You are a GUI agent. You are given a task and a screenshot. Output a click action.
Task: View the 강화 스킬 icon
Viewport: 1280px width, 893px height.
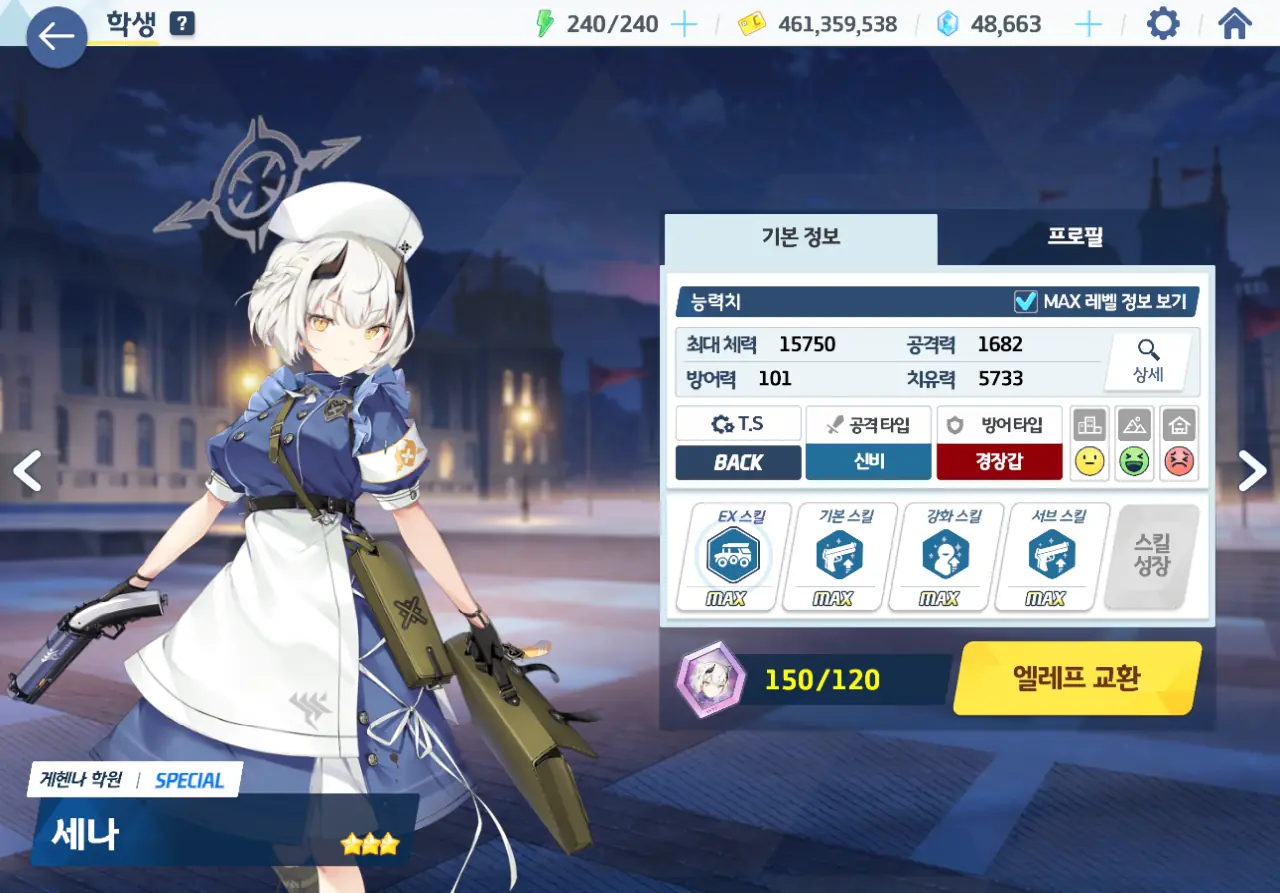coord(945,556)
